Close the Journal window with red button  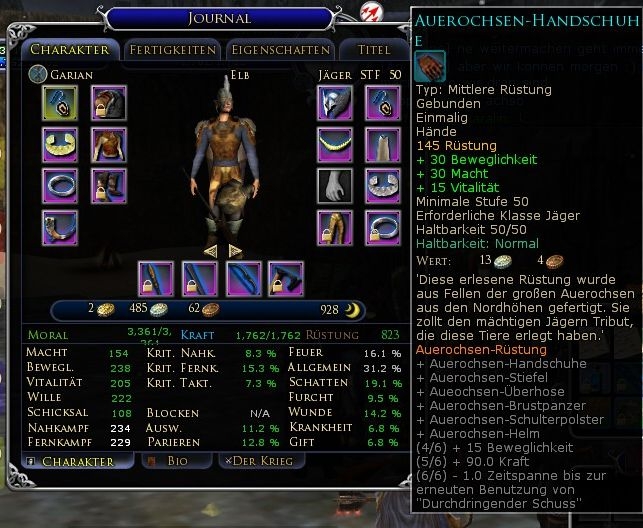(368, 13)
